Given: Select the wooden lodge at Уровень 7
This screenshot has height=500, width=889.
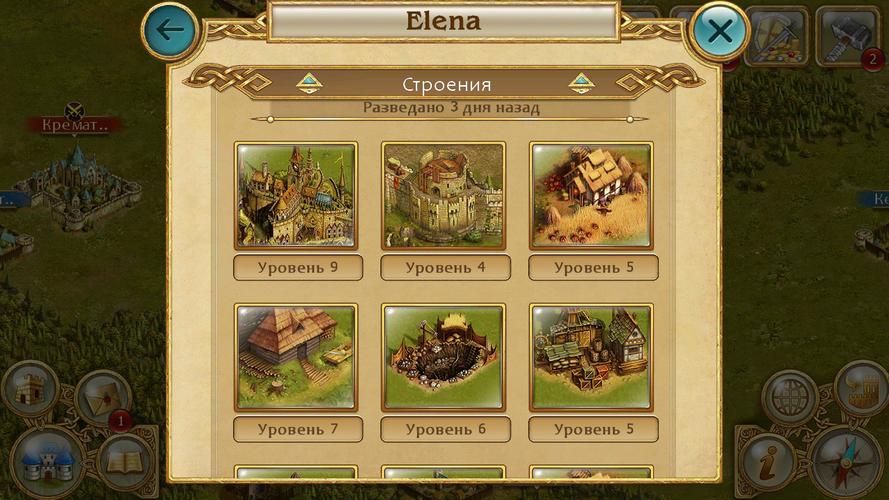Looking at the screenshot, I should [296, 357].
